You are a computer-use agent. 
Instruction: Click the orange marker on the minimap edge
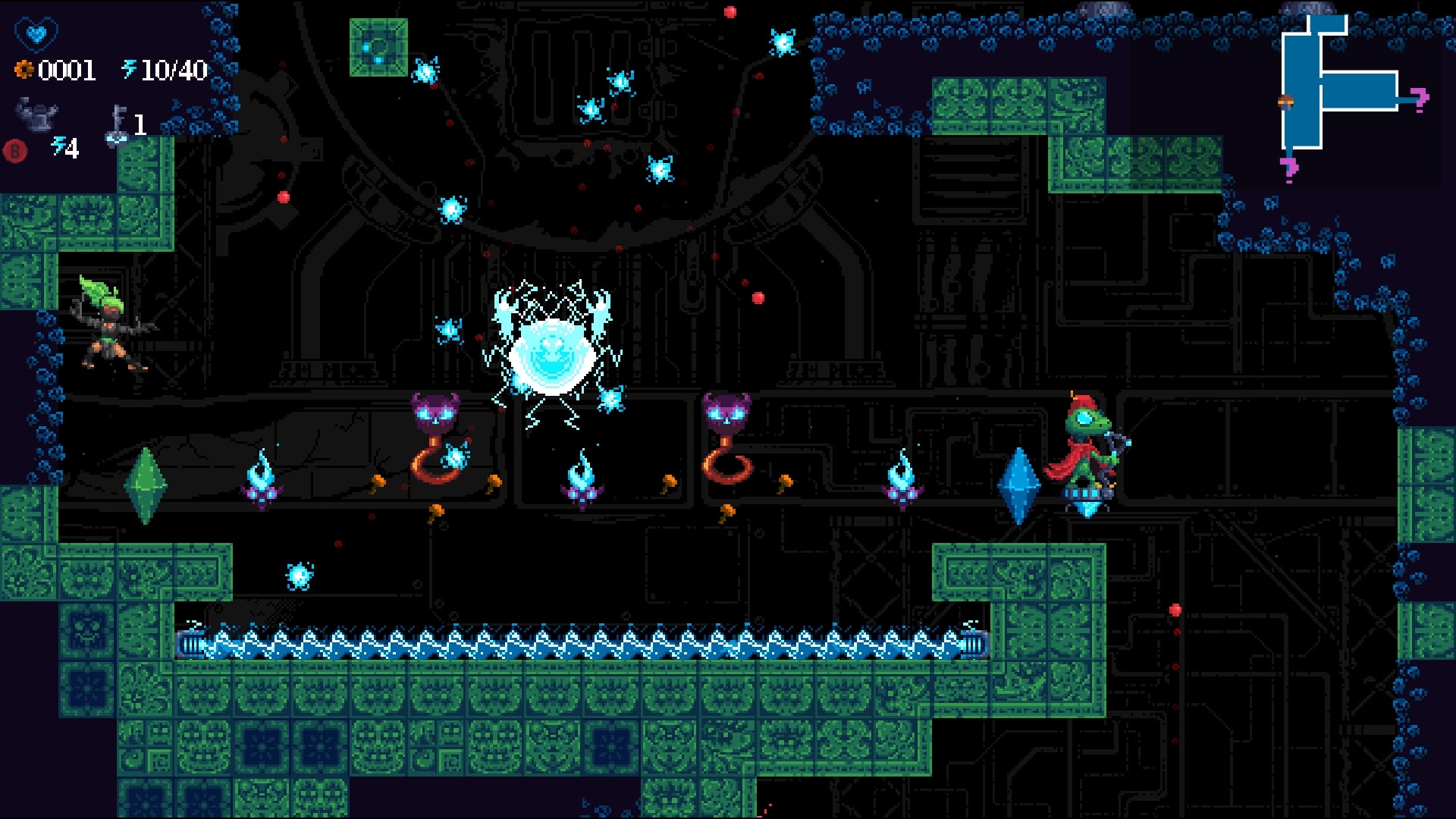[x=1285, y=102]
